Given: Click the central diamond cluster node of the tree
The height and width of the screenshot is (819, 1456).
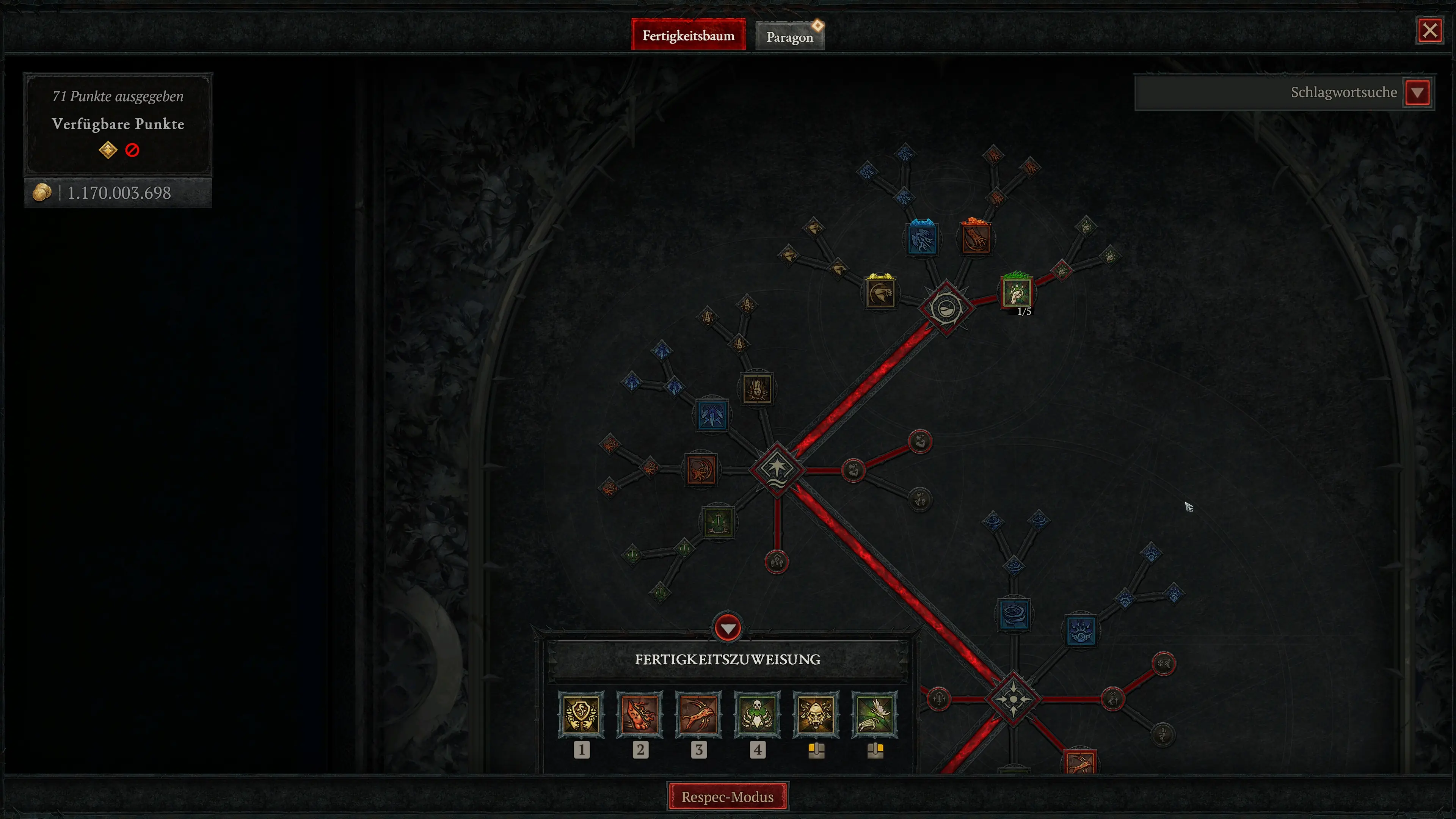Looking at the screenshot, I should point(778,468).
